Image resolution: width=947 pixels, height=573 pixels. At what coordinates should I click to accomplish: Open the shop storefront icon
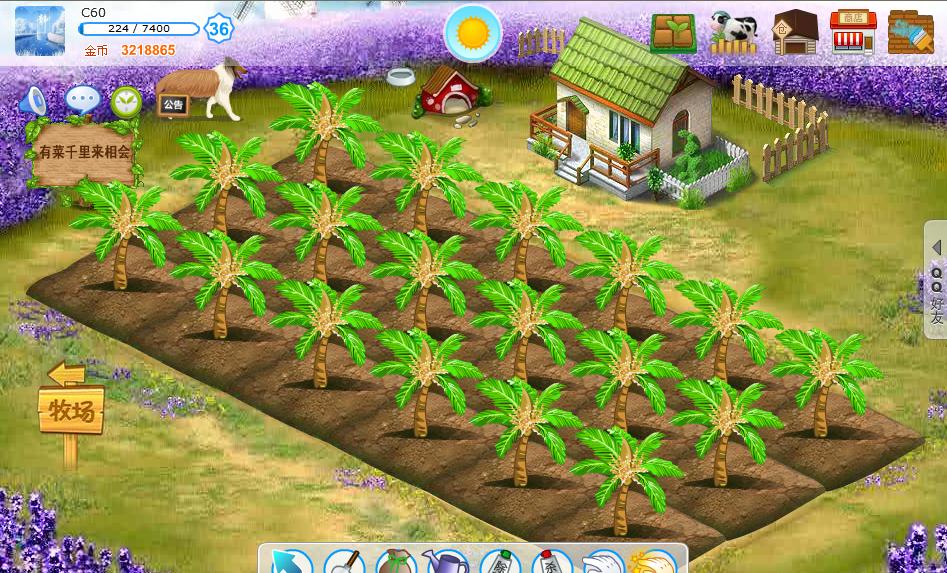click(853, 33)
